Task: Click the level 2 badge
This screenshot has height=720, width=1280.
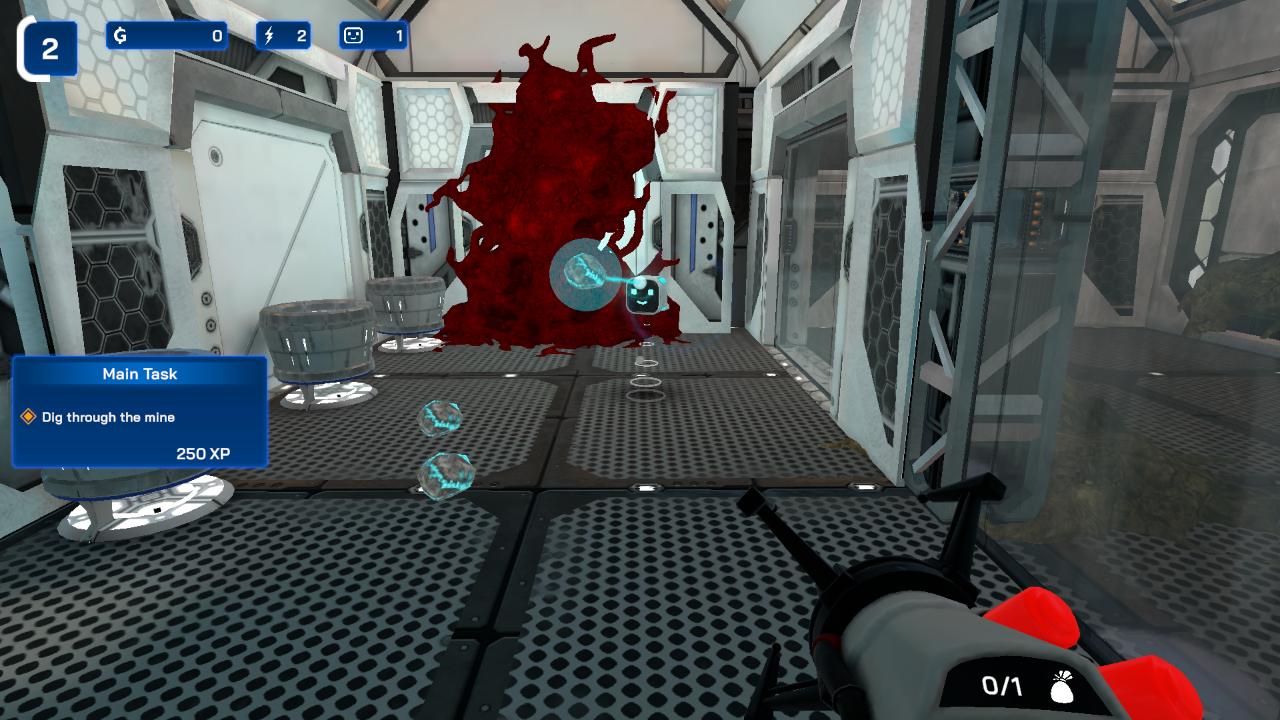Action: coord(49,45)
